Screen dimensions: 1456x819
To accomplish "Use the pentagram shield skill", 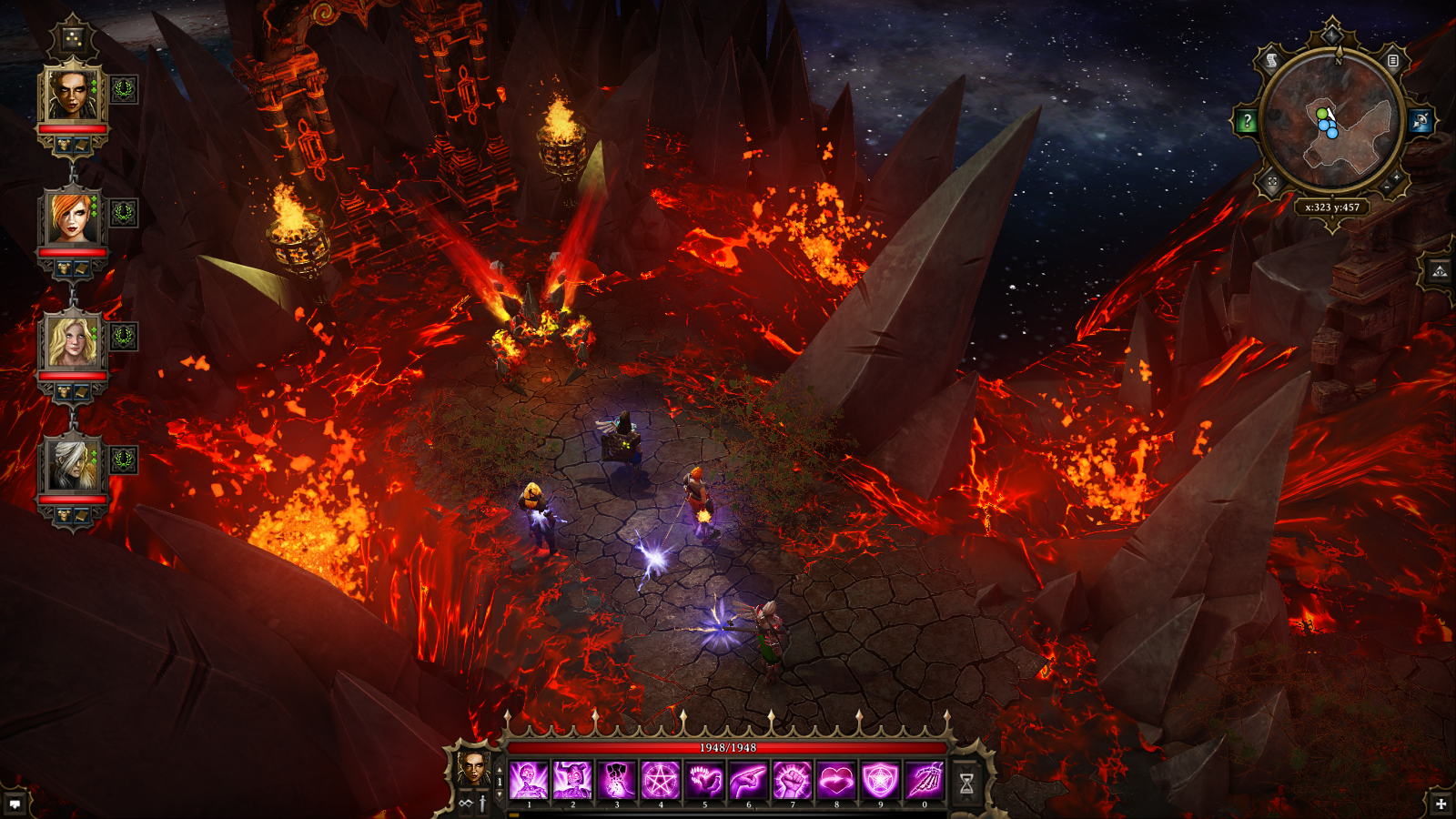I will 880,781.
